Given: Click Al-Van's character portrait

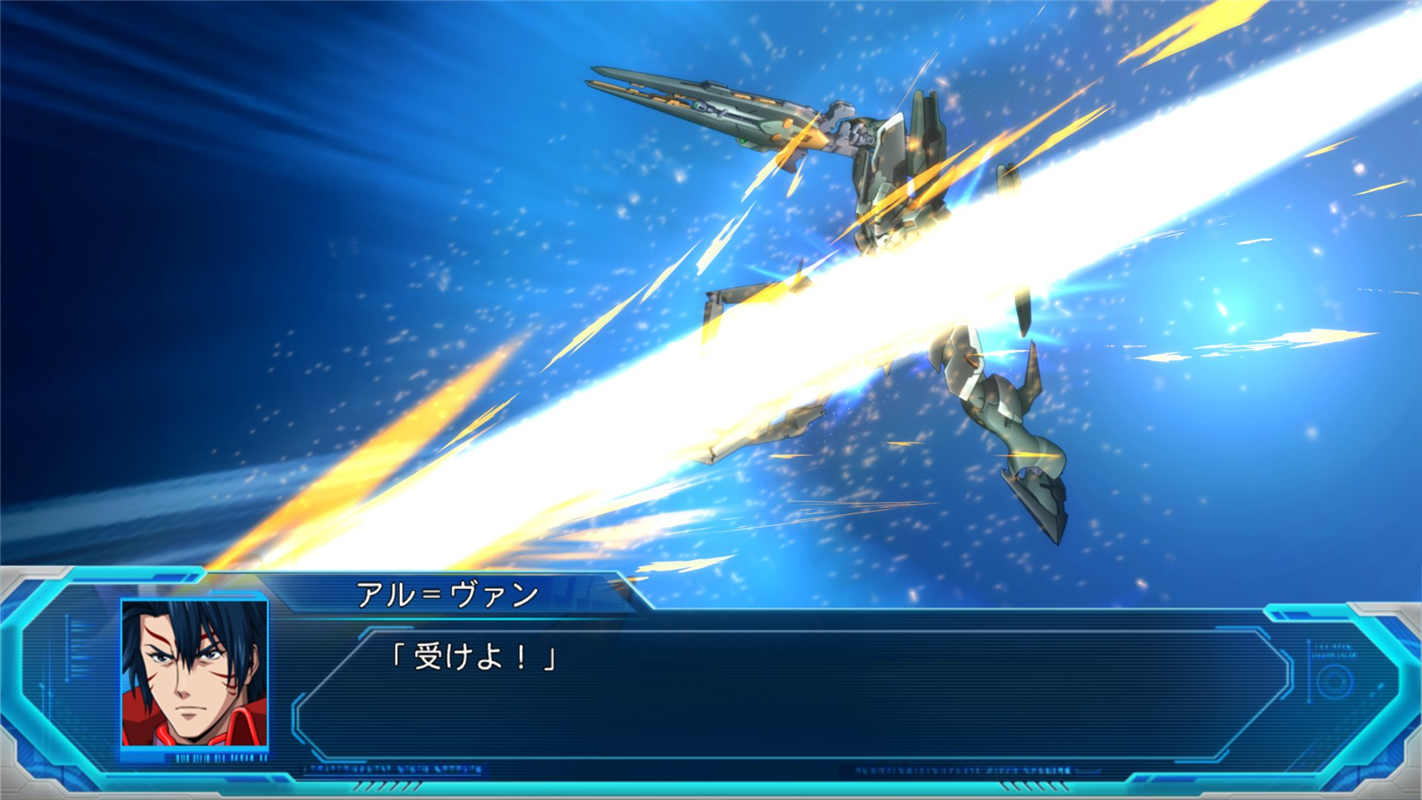Looking at the screenshot, I should click(x=194, y=673).
